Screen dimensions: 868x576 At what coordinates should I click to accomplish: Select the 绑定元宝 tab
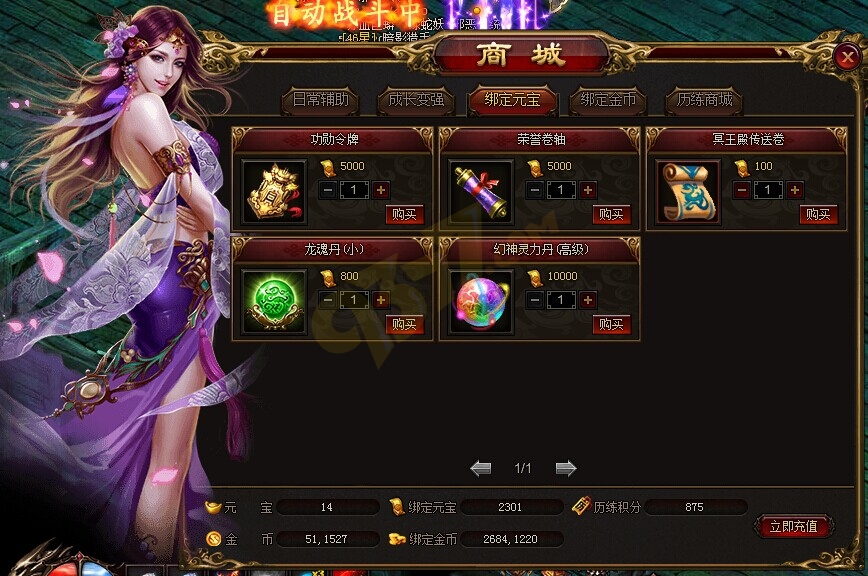[510, 100]
